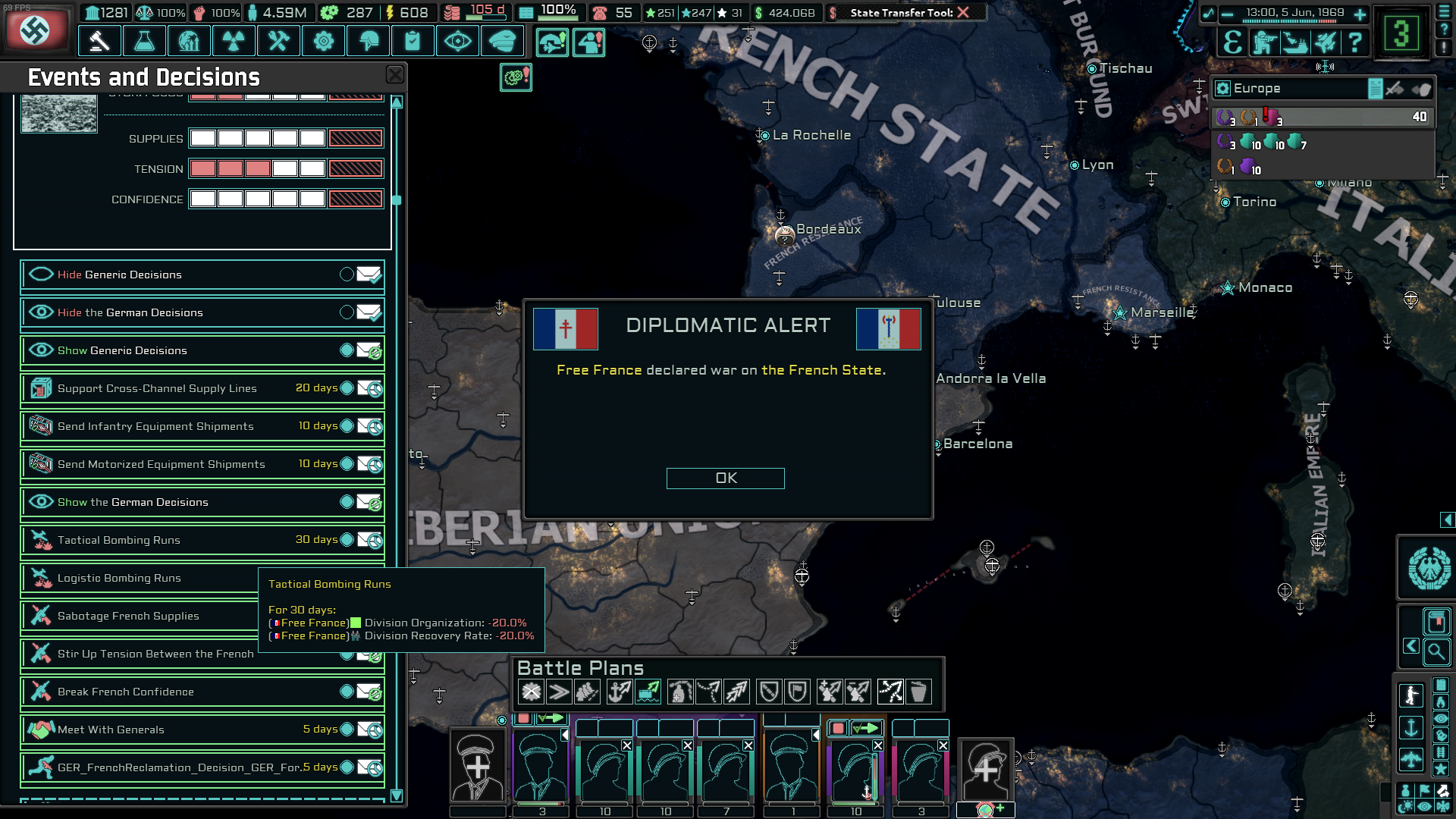Open the research lab menu
Screen dimensions: 1456x819
144,41
